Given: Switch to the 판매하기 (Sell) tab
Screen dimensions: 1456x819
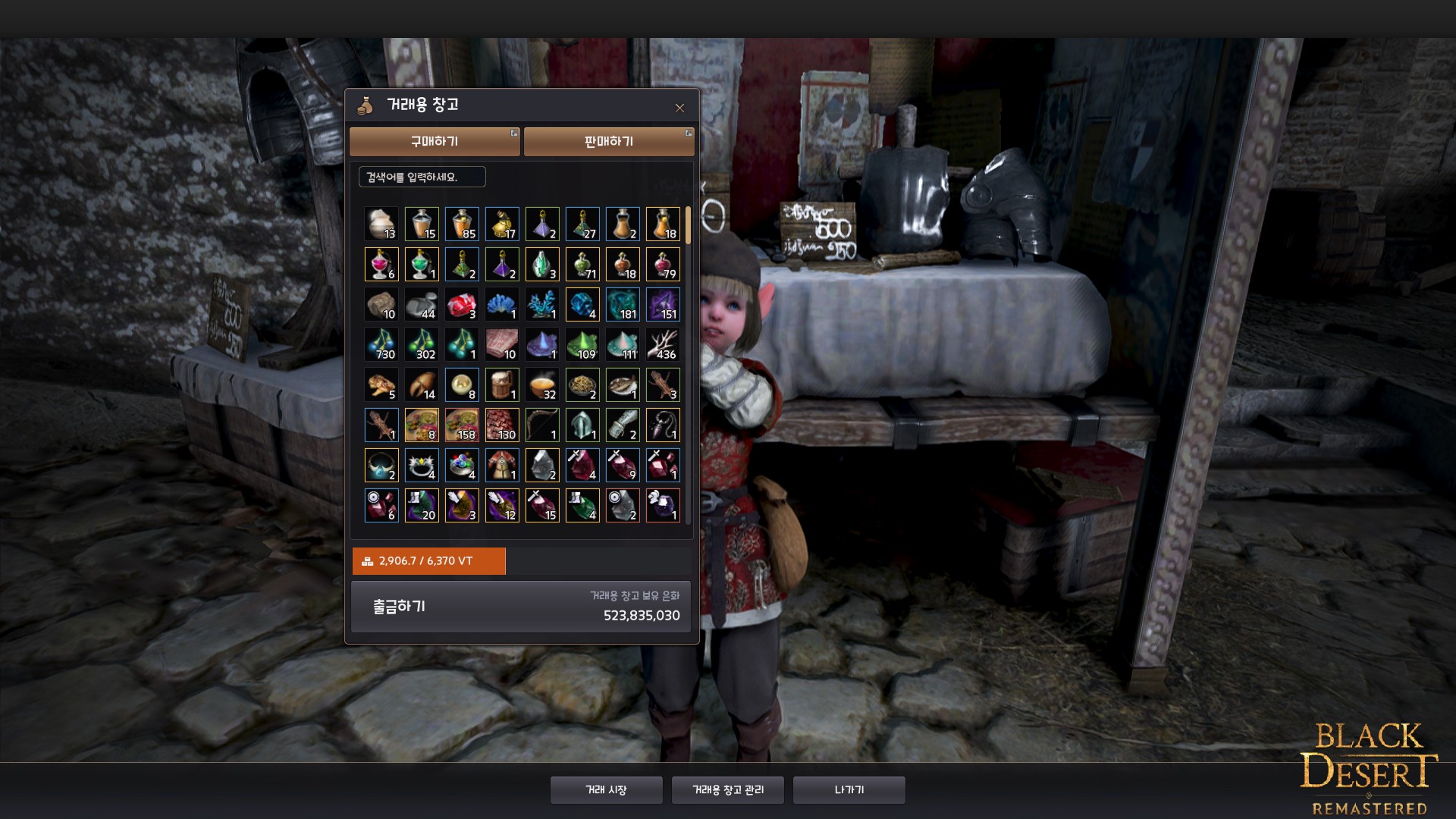Looking at the screenshot, I should [608, 142].
